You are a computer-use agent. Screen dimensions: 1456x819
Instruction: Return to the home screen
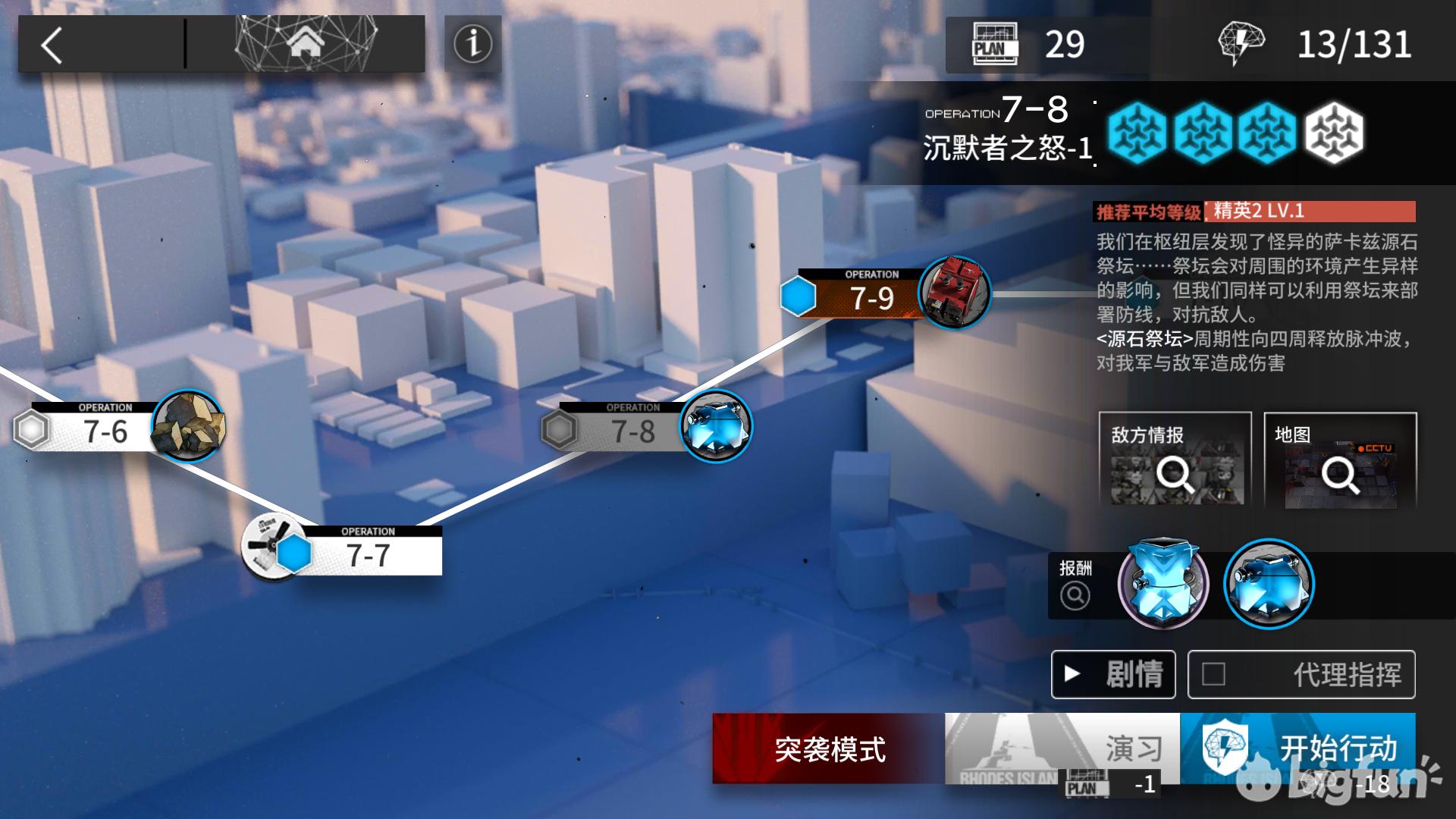[x=305, y=44]
